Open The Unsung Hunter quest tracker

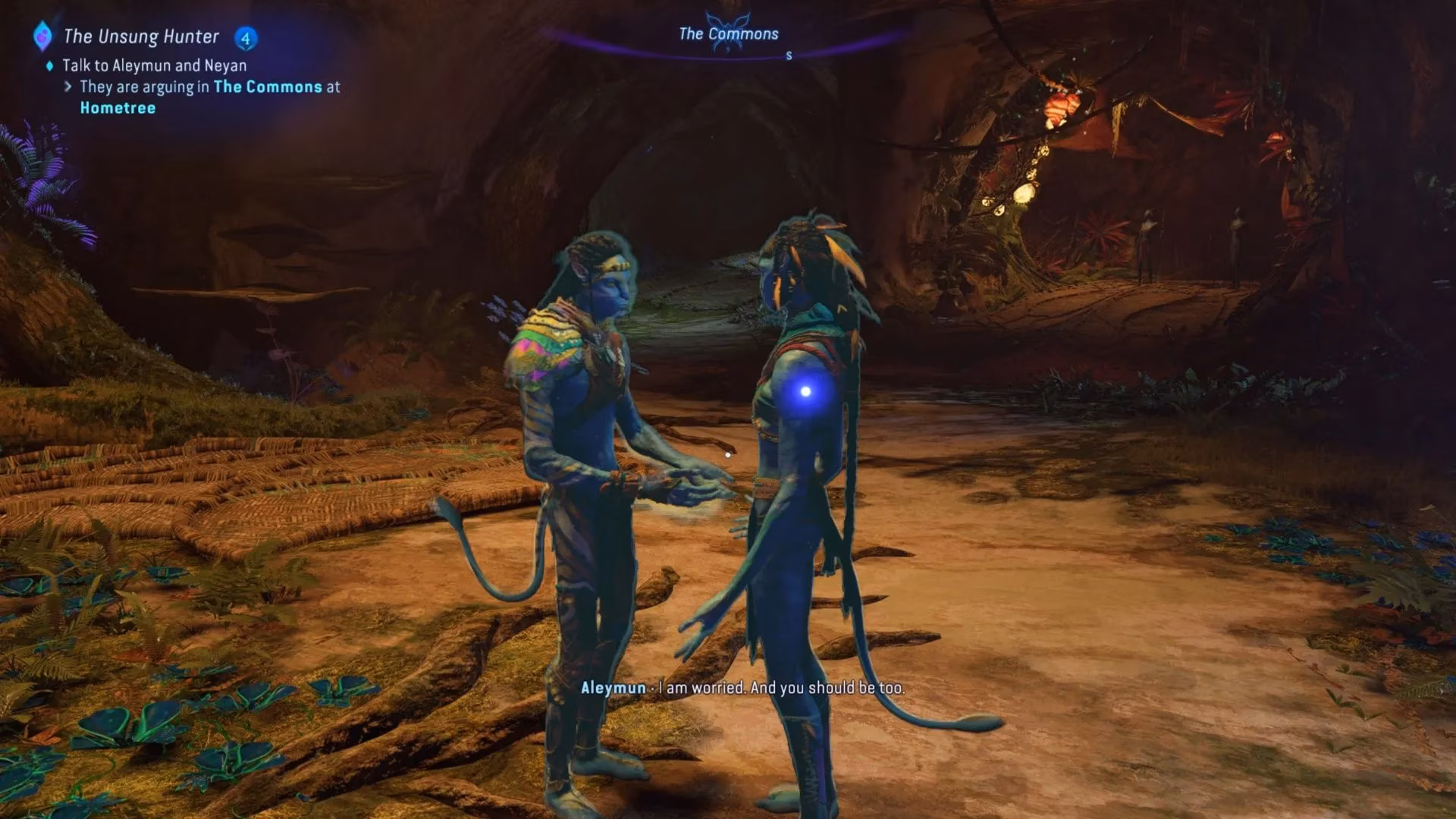[x=141, y=36]
